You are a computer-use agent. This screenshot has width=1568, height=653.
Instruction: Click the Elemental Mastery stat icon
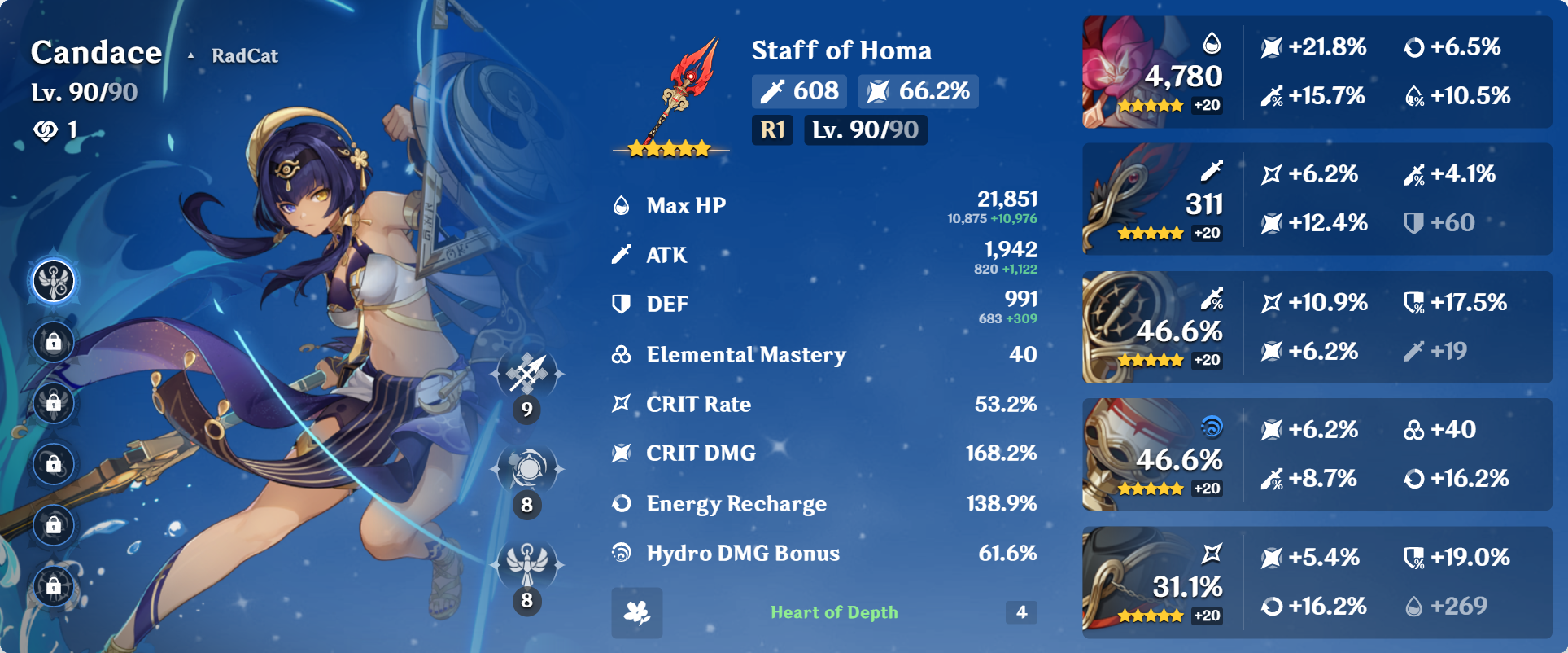622,354
